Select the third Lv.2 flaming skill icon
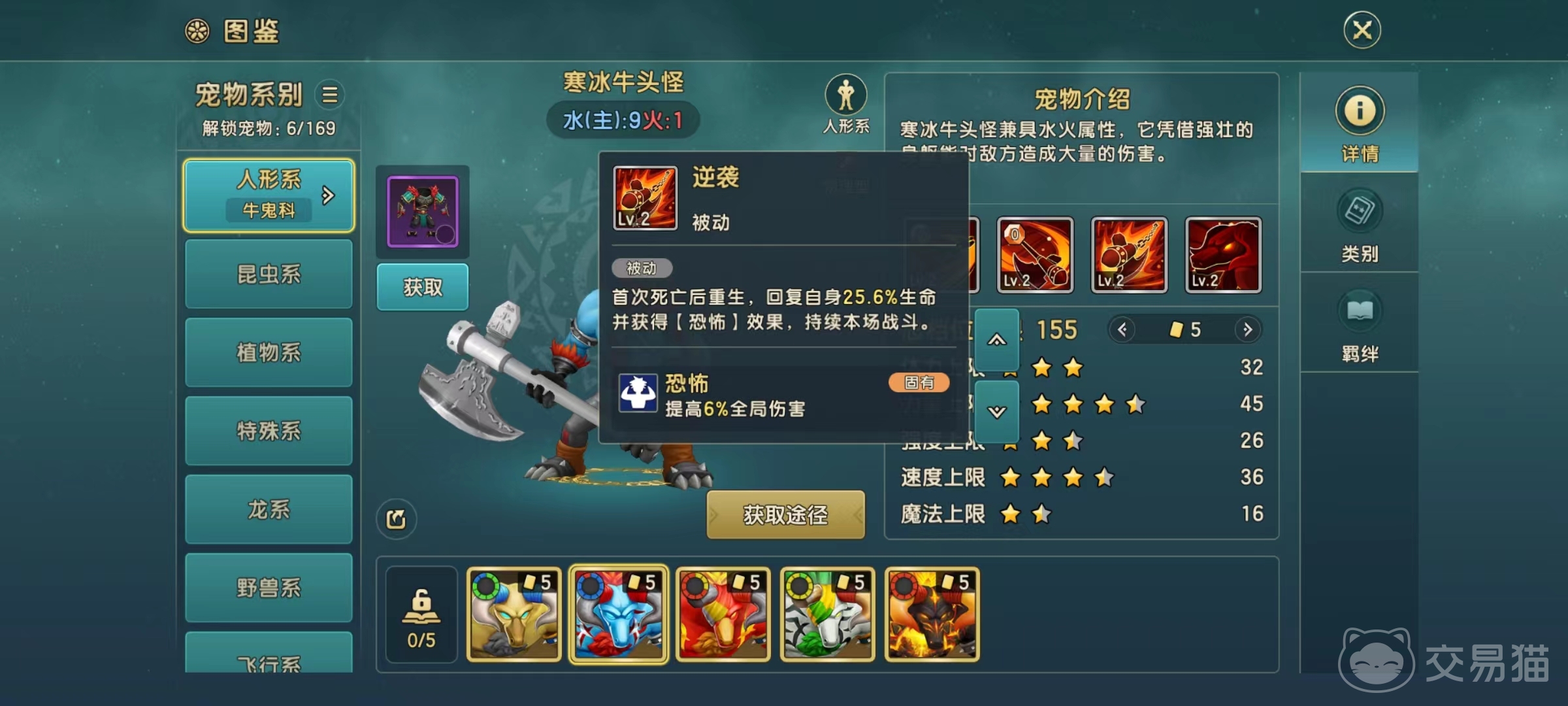1568x706 pixels. [1129, 255]
